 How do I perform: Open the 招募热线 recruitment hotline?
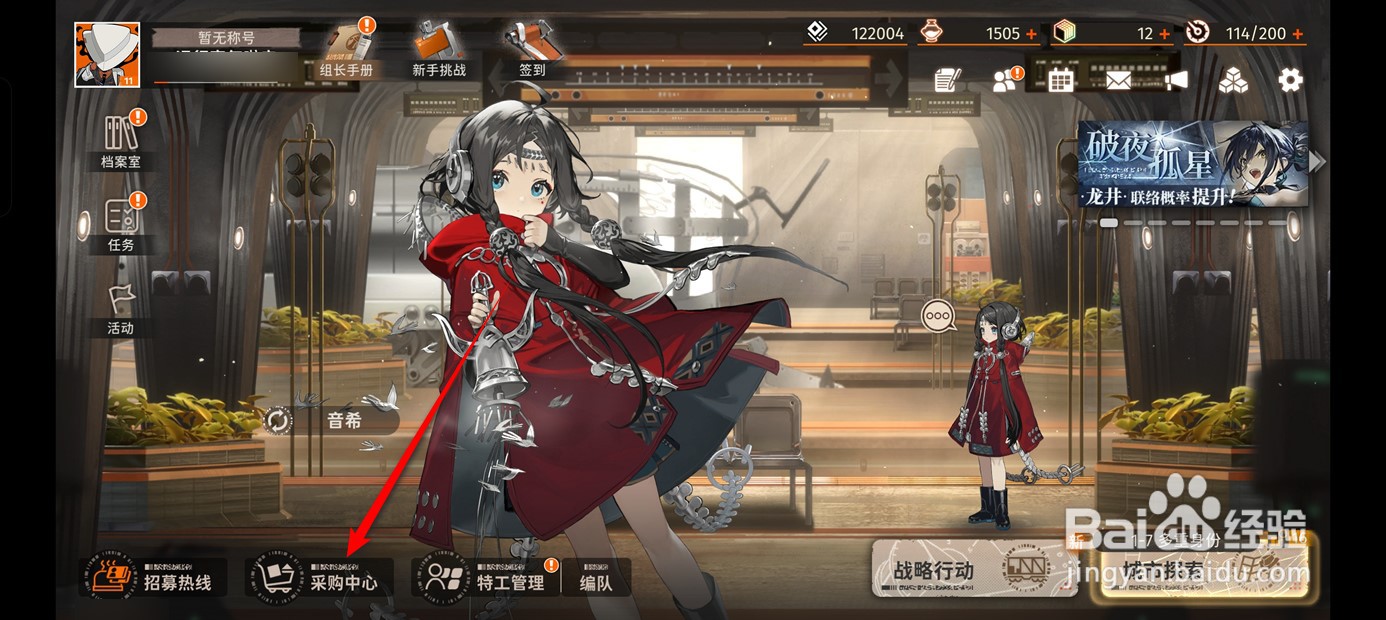click(153, 579)
